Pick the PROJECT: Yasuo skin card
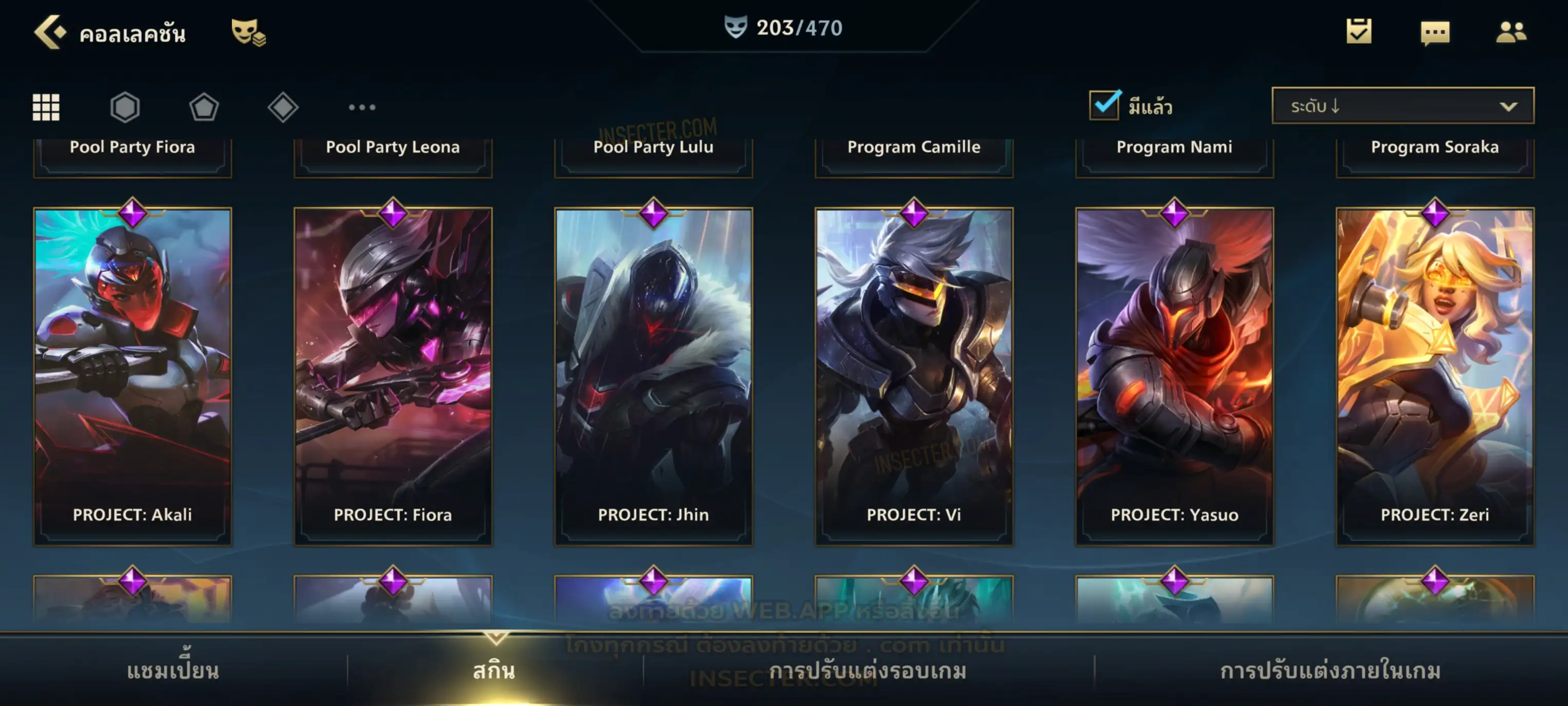 pos(1175,376)
